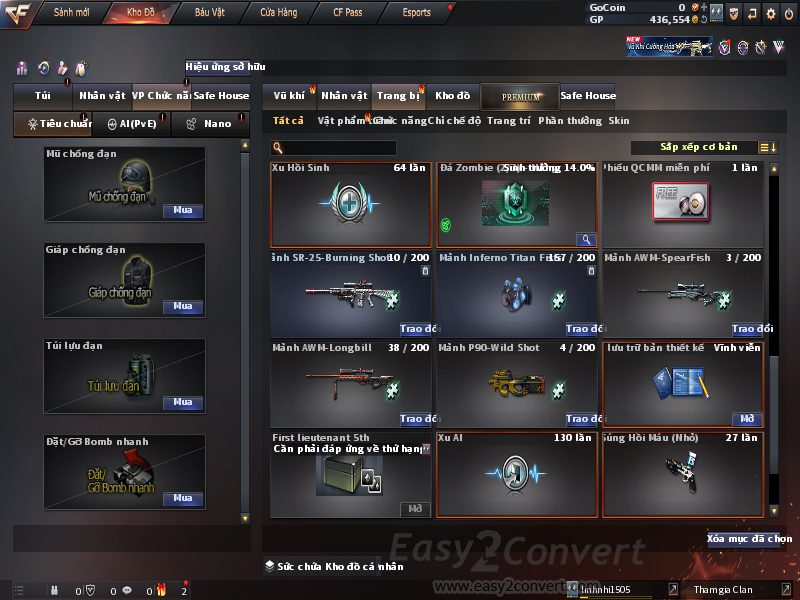Go to the Cửa Hàng shop
The image size is (800, 600).
[279, 13]
